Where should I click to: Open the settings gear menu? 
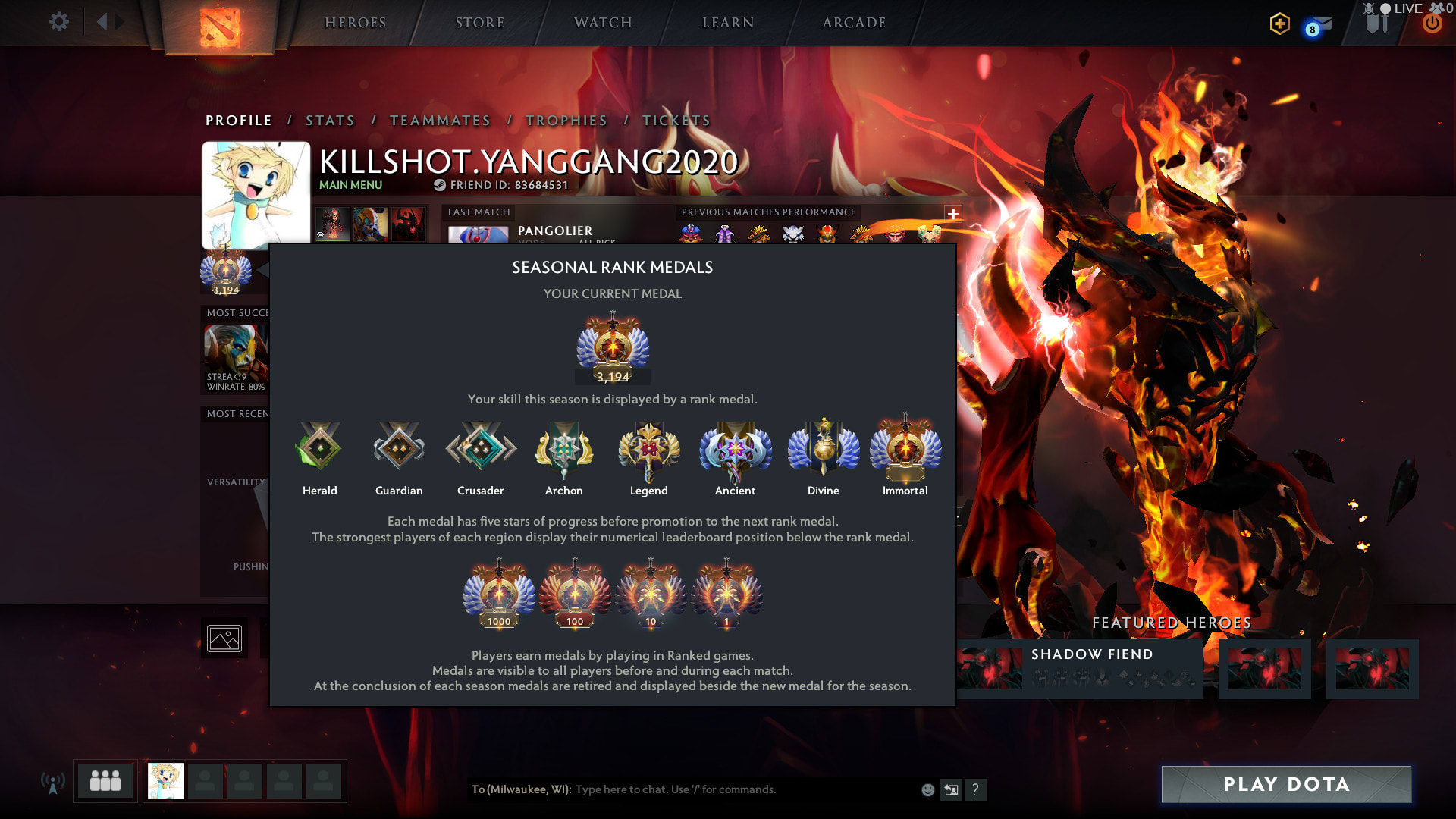[x=58, y=21]
